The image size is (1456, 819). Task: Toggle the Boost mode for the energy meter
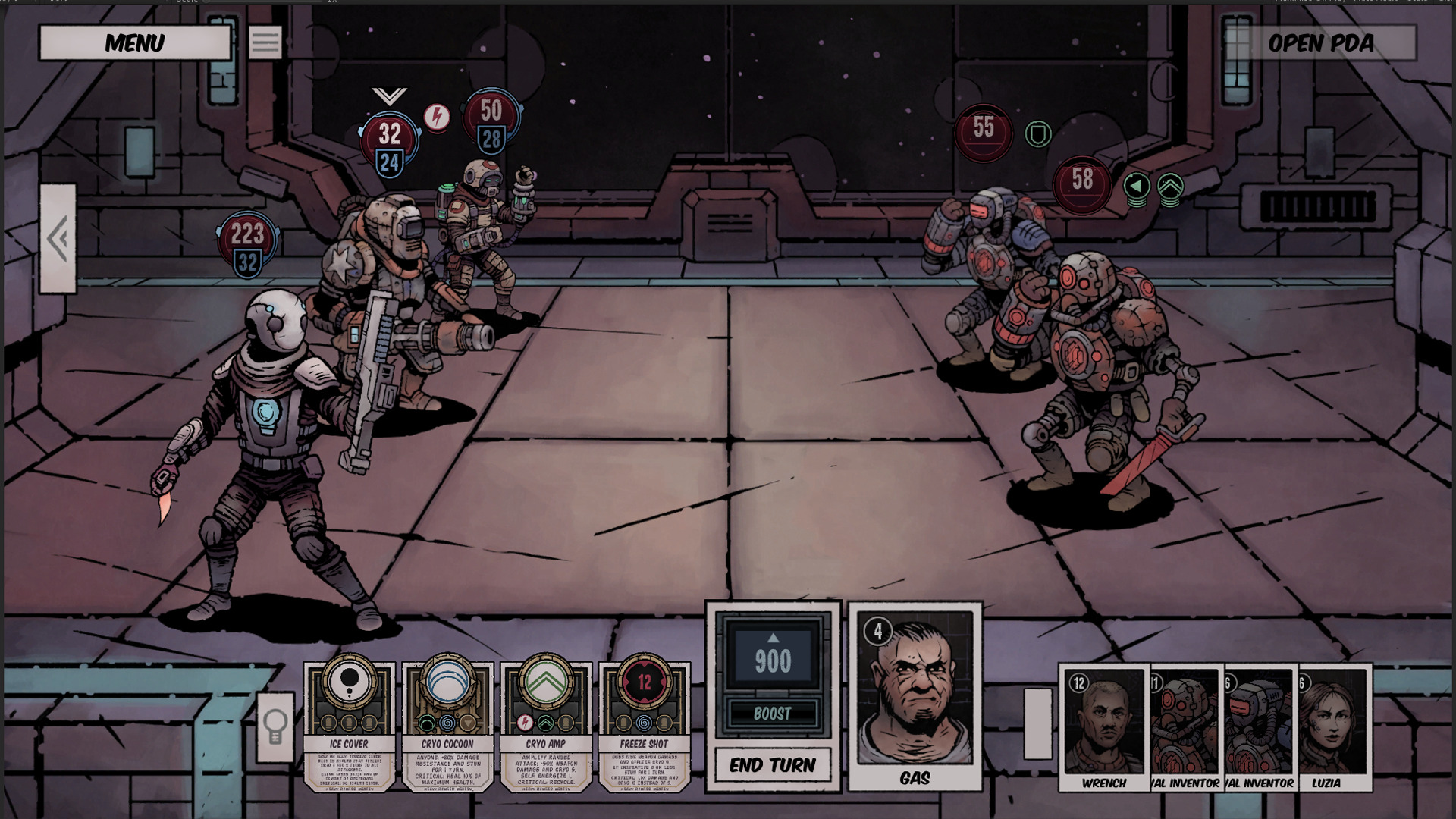(x=773, y=713)
